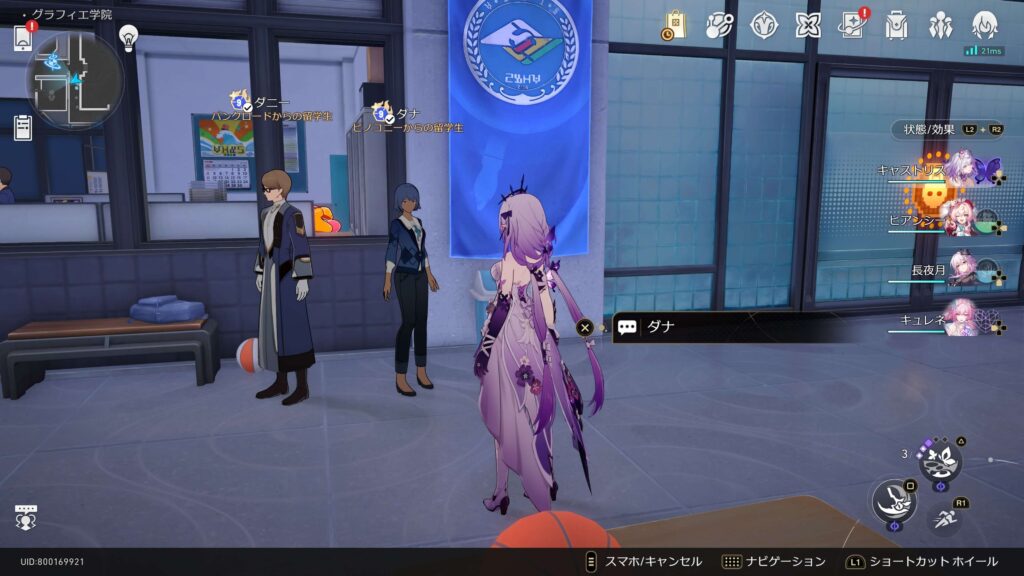1024x576 pixels.
Task: Open the team lineup icon
Action: [x=940, y=25]
